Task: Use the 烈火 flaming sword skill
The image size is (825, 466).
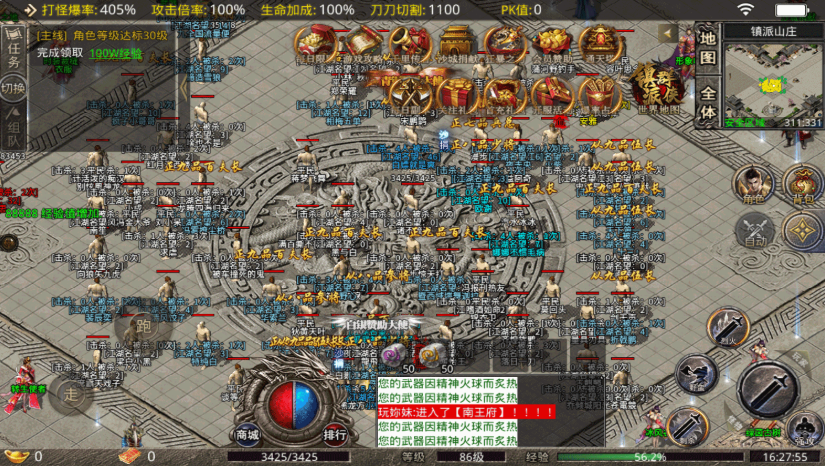Action: 728,329
